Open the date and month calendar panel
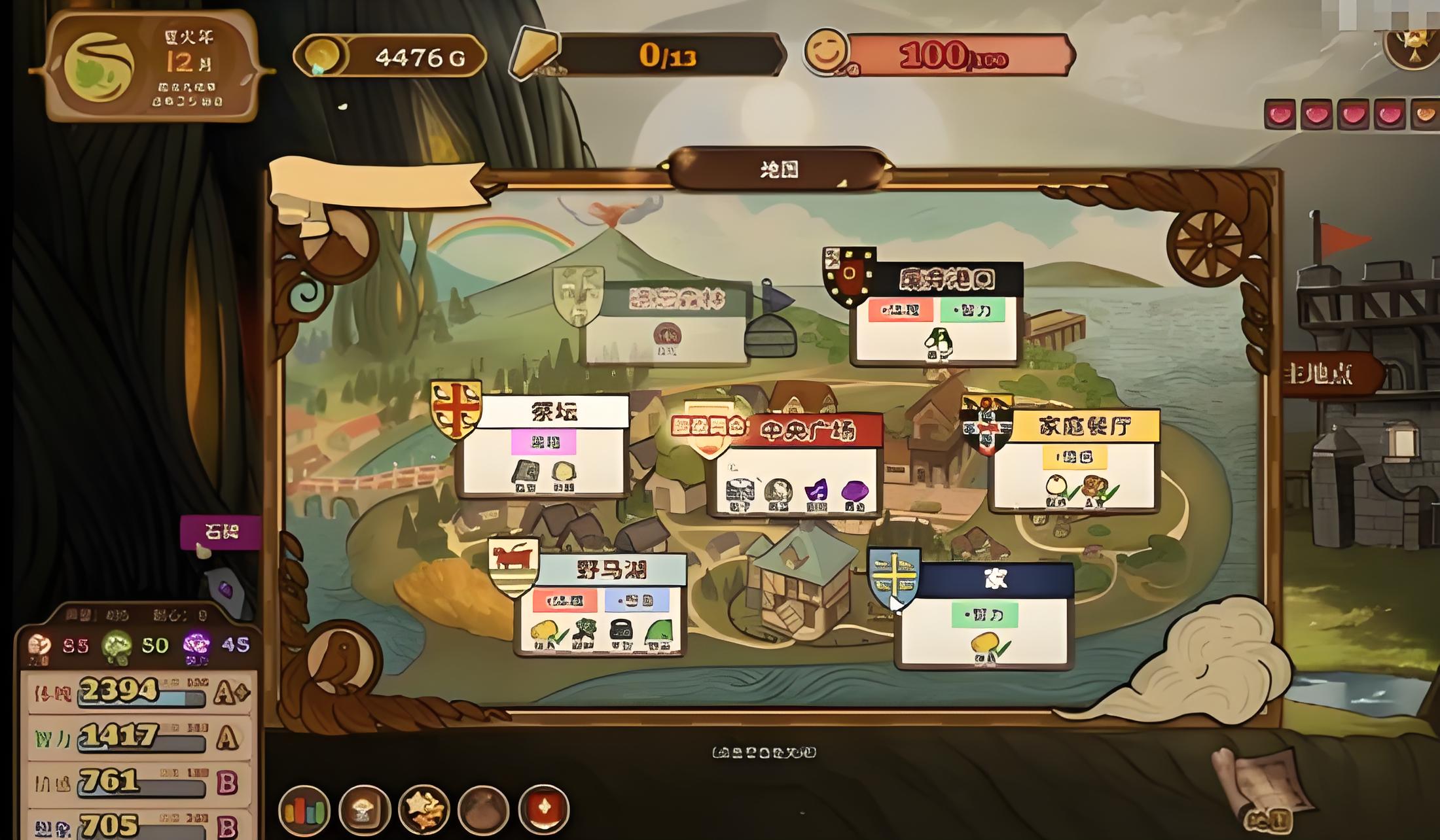 (x=152, y=67)
